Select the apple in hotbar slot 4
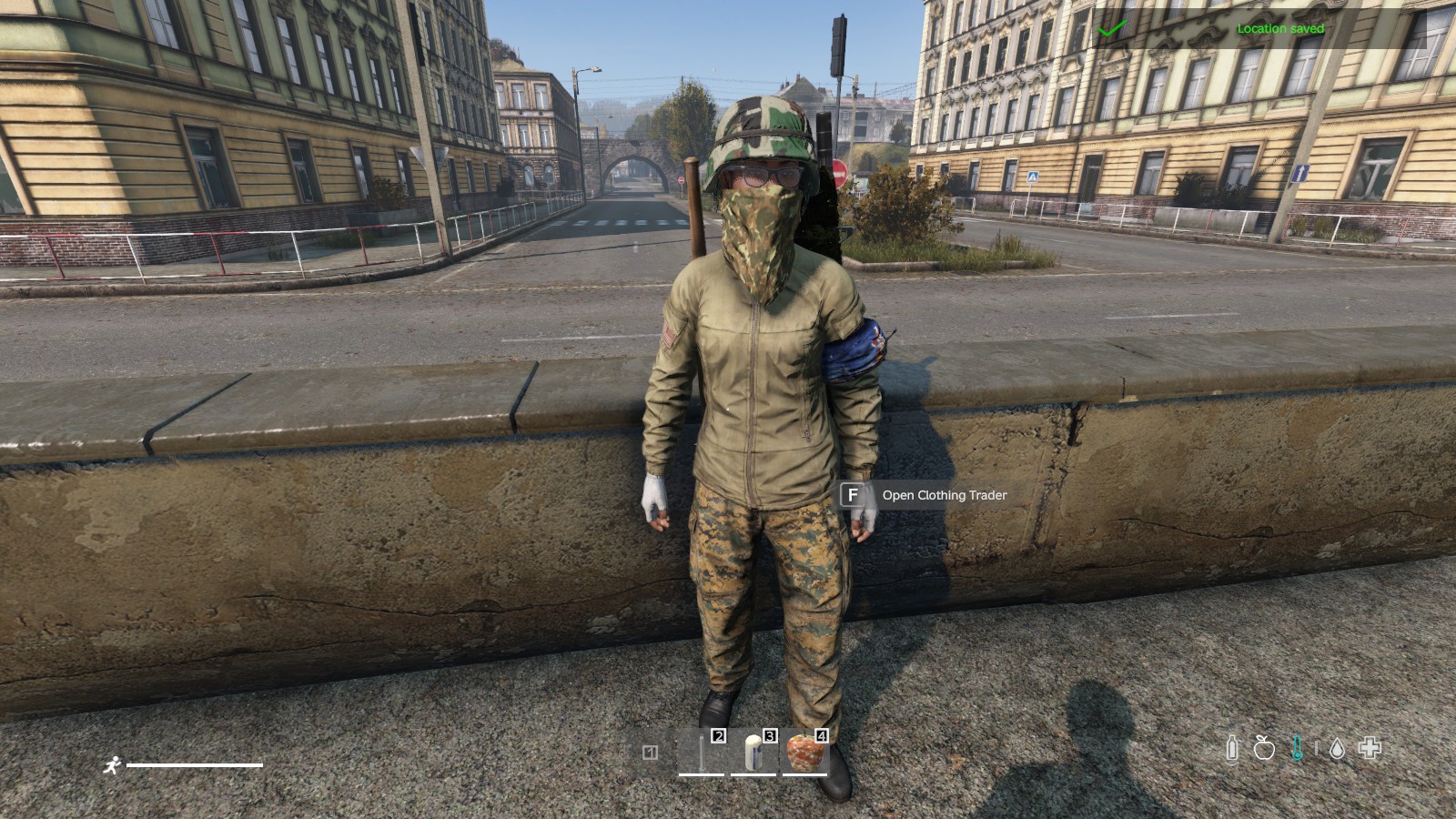The height and width of the screenshot is (819, 1456). click(804, 753)
